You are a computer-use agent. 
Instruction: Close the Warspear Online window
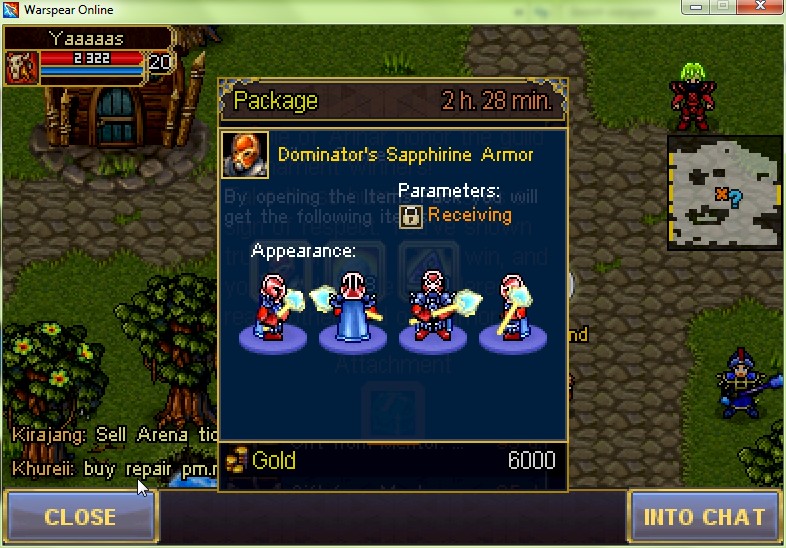point(758,8)
